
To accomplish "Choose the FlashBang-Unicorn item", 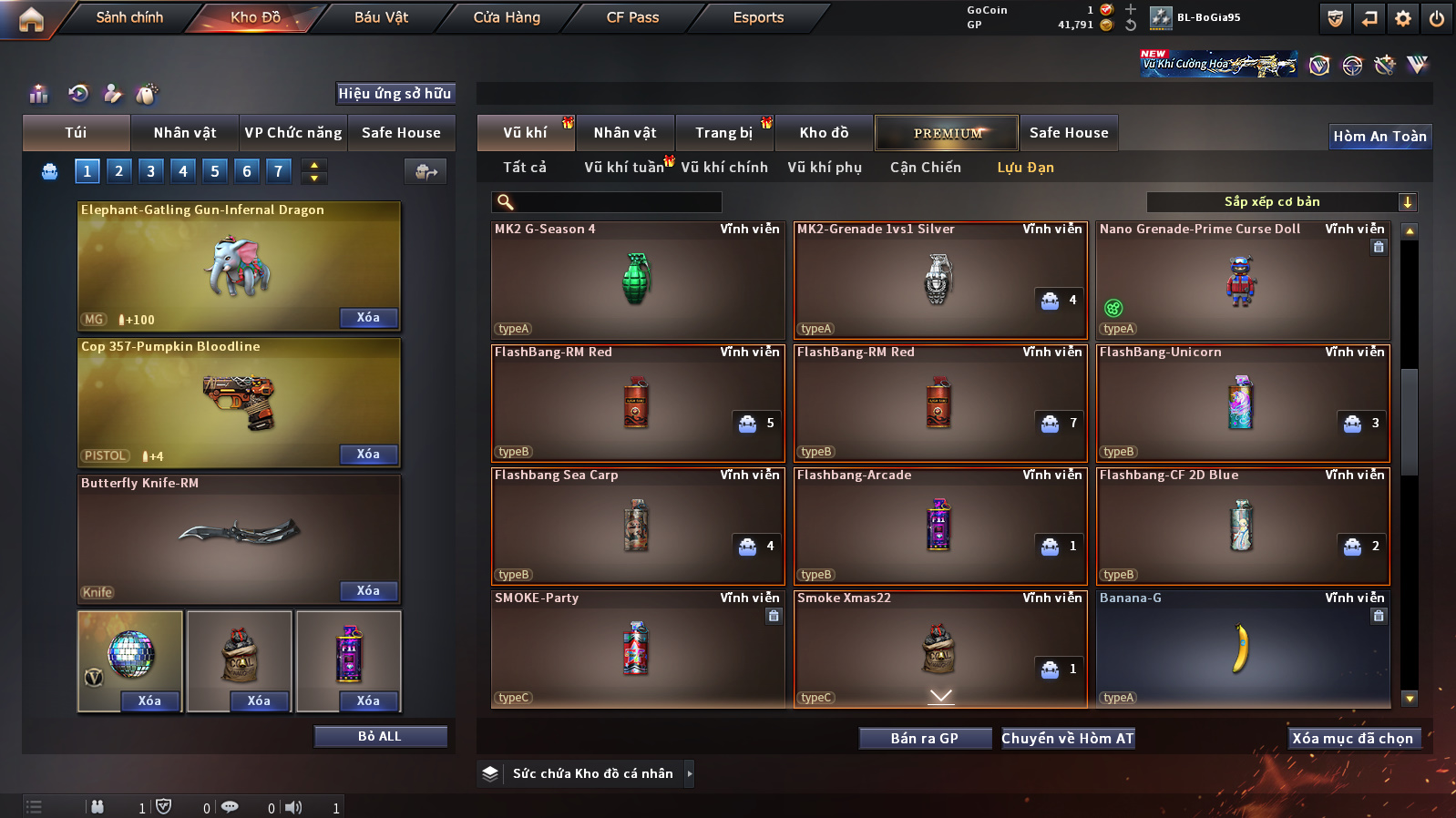I will 1242,403.
